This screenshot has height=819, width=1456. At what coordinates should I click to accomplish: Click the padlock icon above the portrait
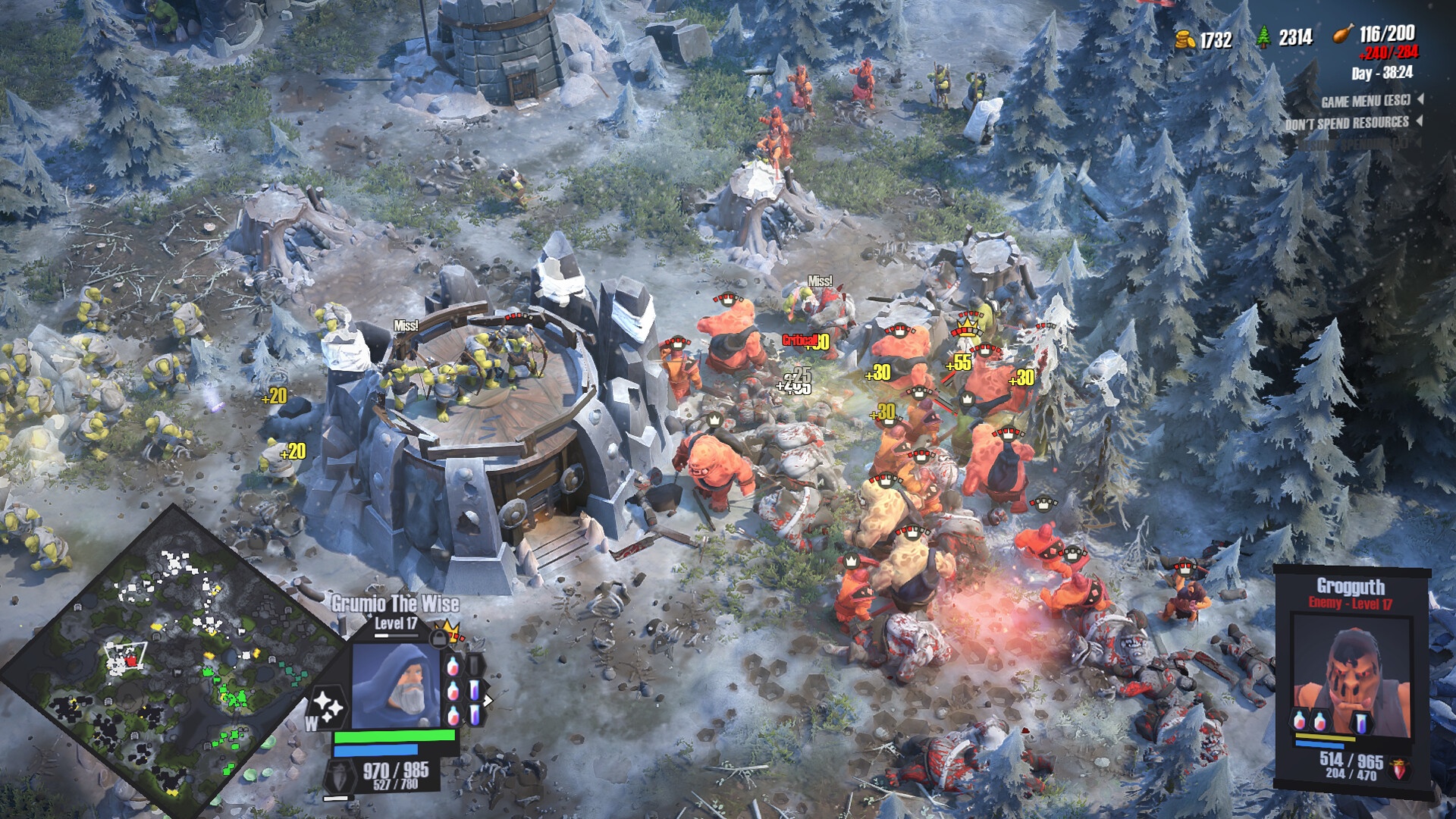[x=438, y=638]
